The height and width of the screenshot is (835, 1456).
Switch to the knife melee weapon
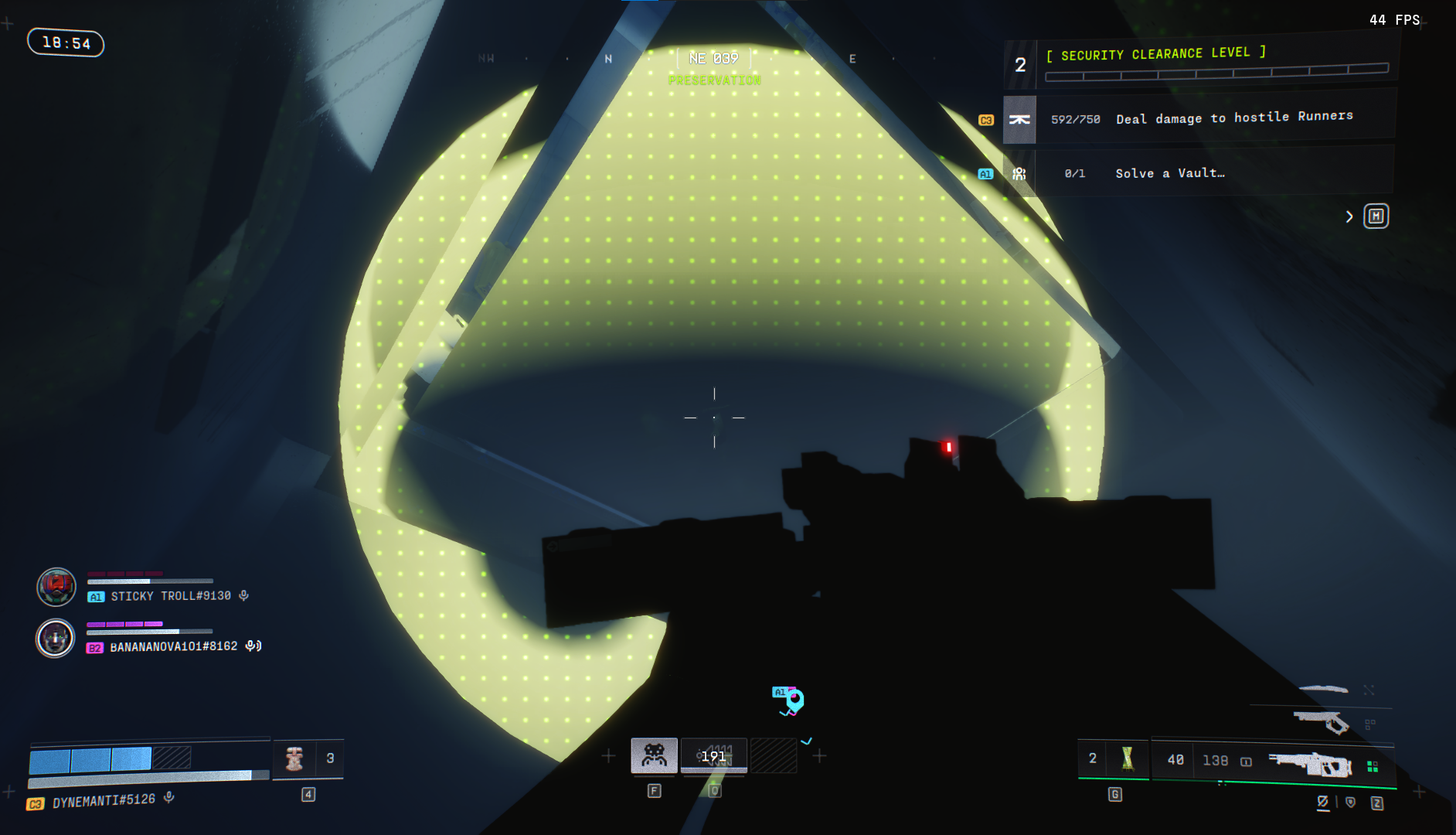point(1323,688)
